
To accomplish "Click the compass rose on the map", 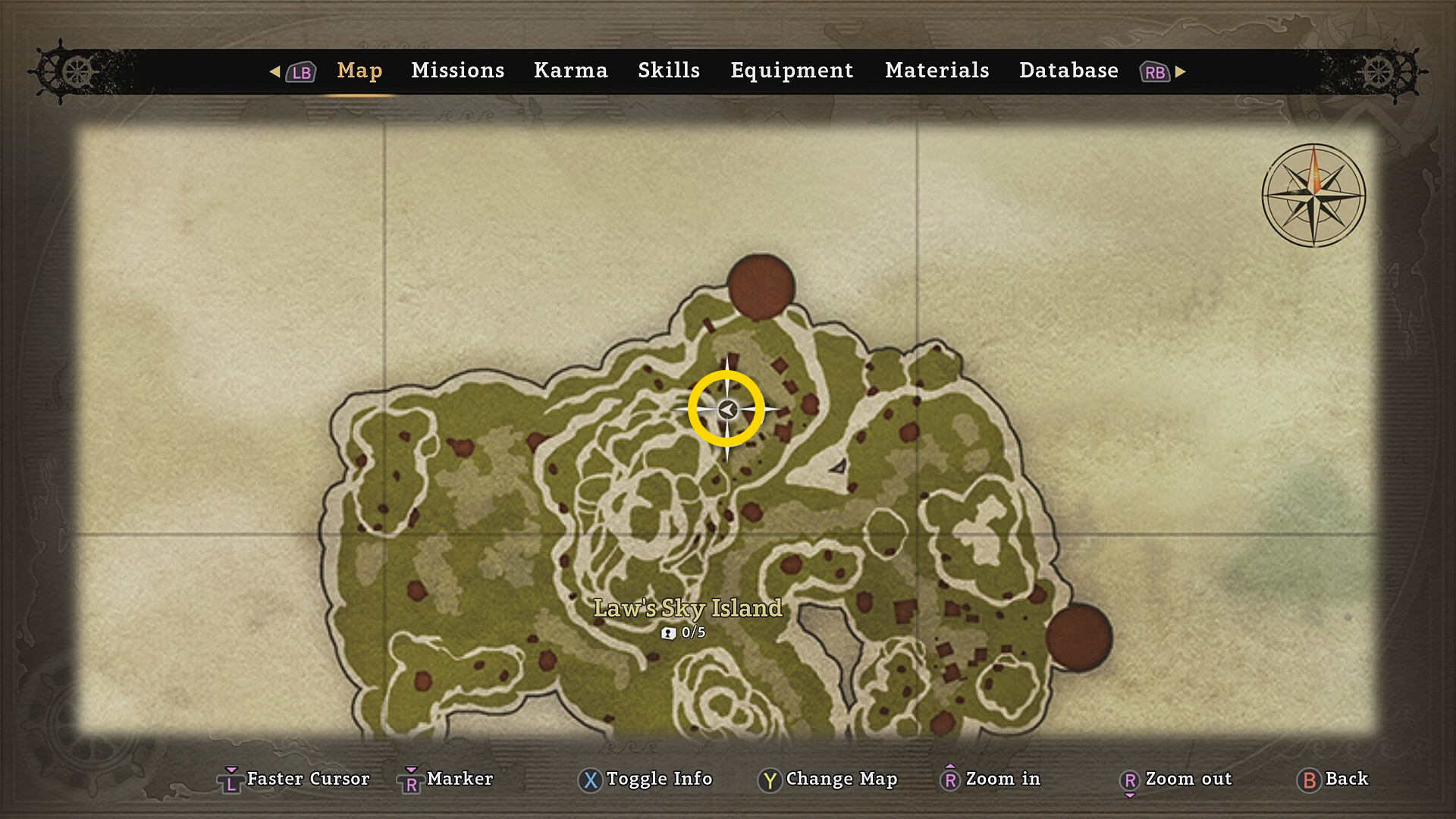I will coord(1313,195).
